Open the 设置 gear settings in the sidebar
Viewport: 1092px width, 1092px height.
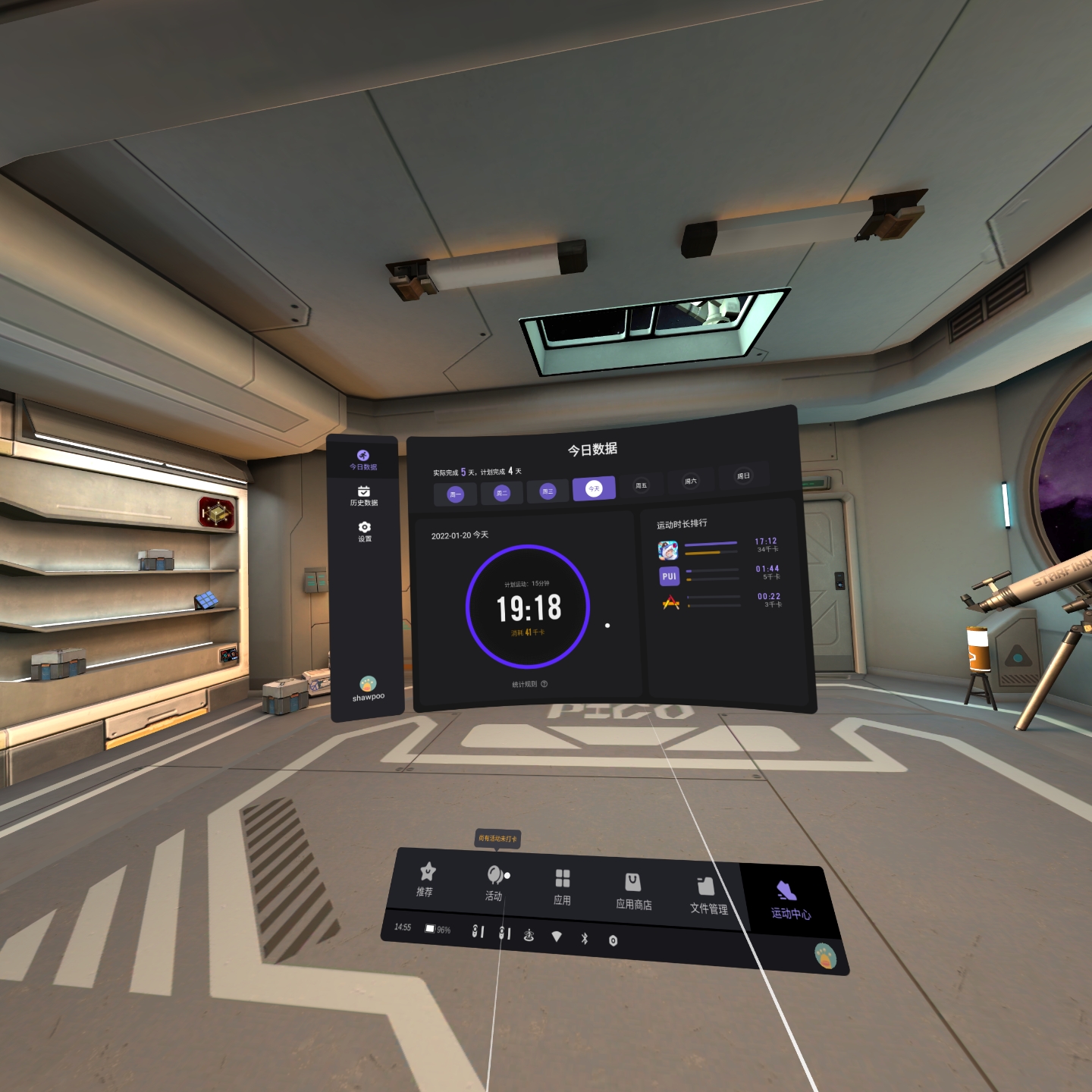click(365, 531)
